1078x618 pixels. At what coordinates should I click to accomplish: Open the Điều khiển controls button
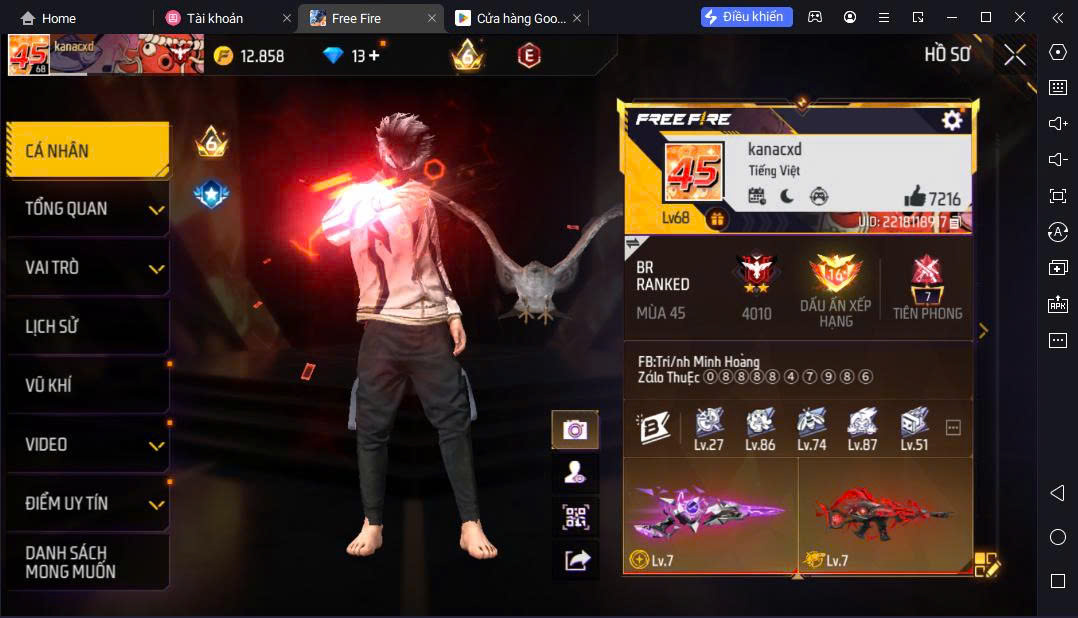click(747, 17)
